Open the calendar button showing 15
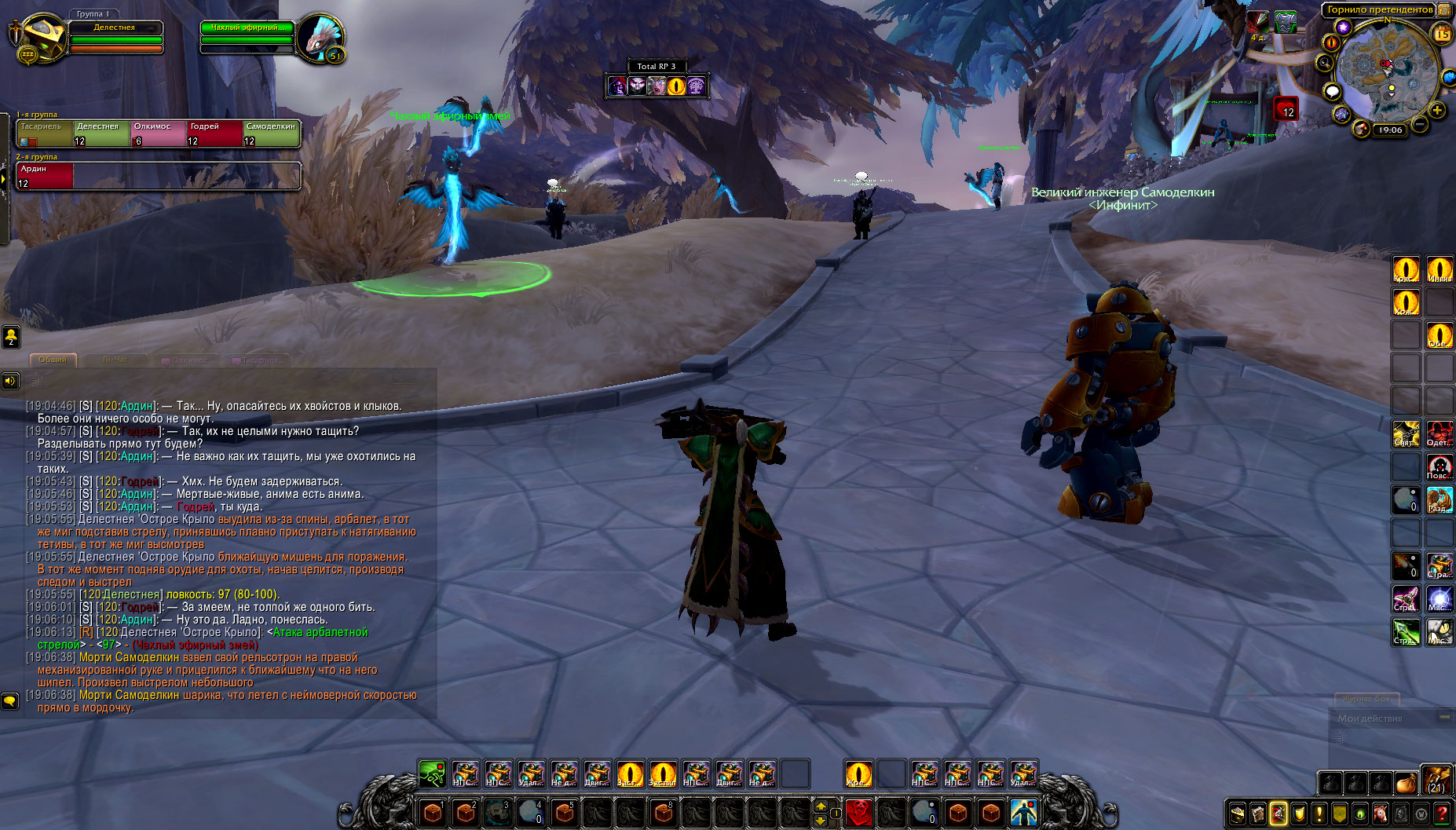 [x=1443, y=34]
